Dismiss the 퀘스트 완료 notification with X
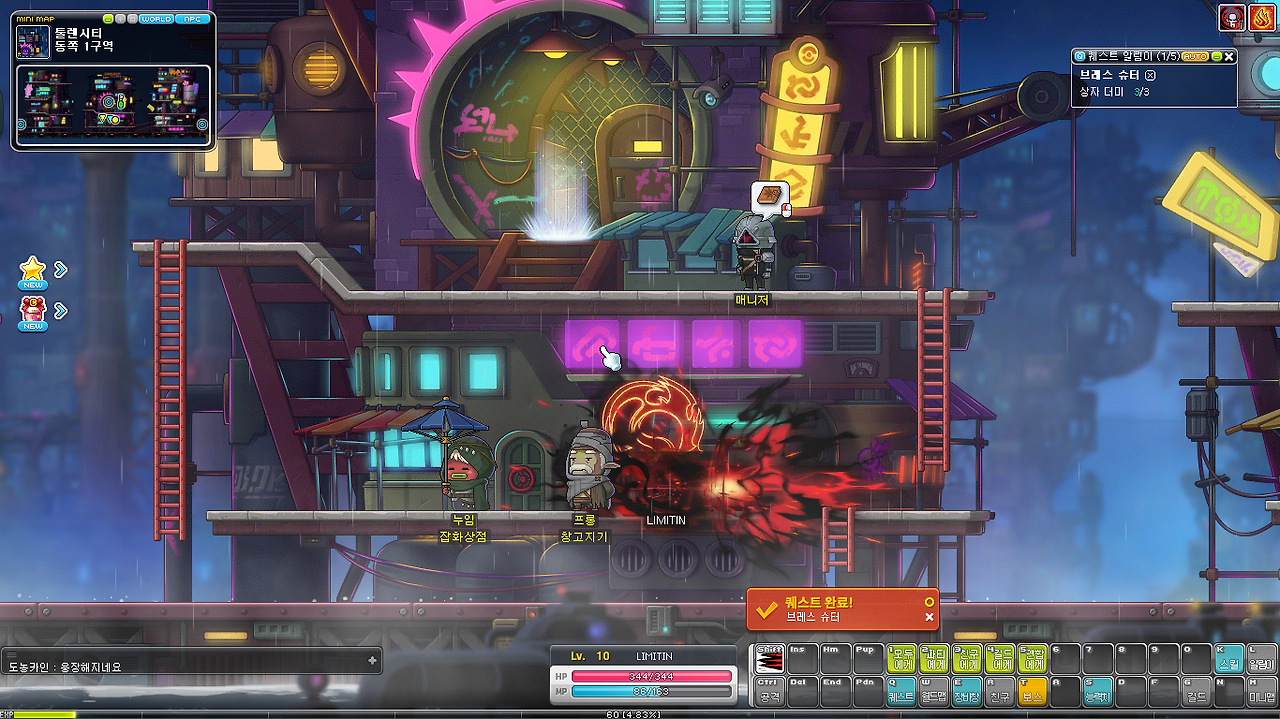1280x719 pixels. (929, 617)
